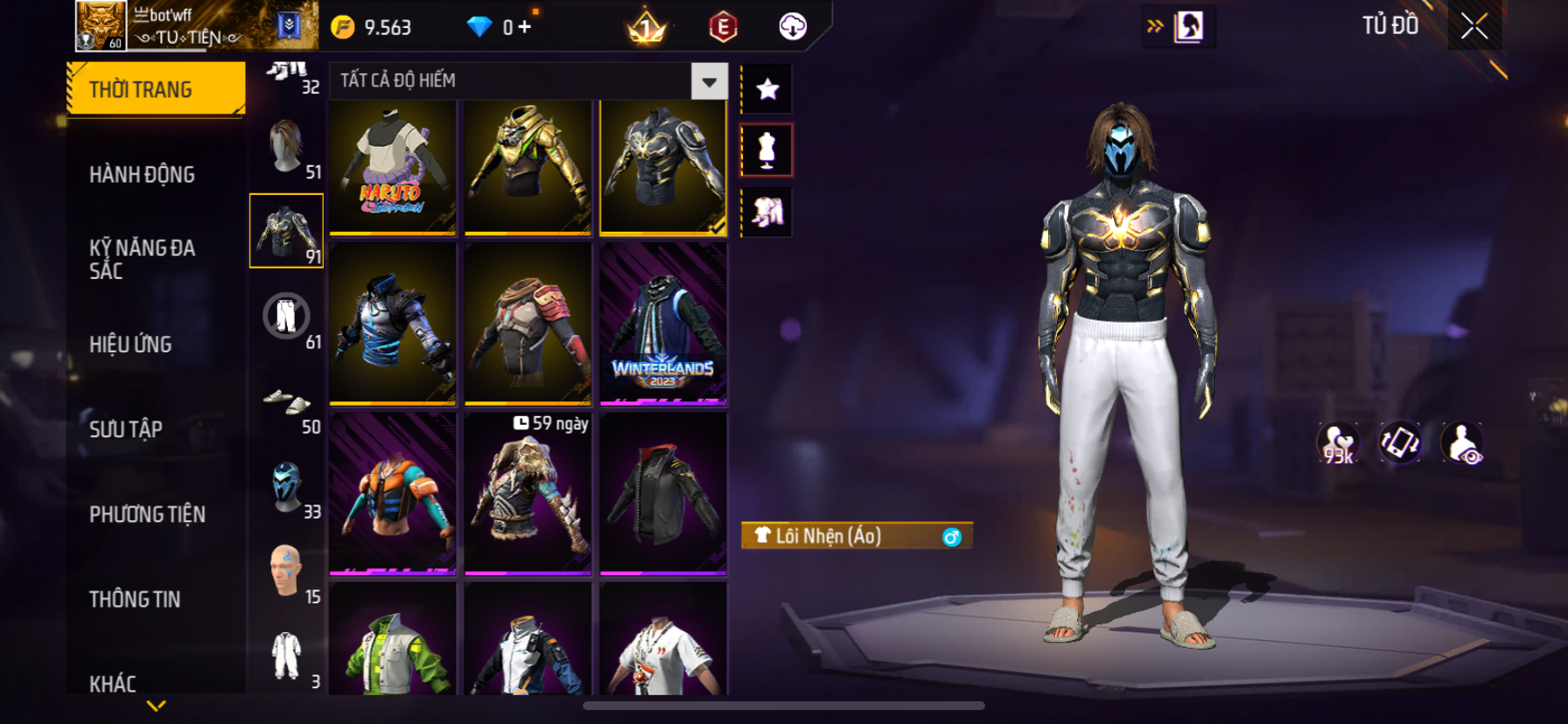Pick the 59 ngày limited-time top
Image resolution: width=1568 pixels, height=724 pixels.
[528, 494]
